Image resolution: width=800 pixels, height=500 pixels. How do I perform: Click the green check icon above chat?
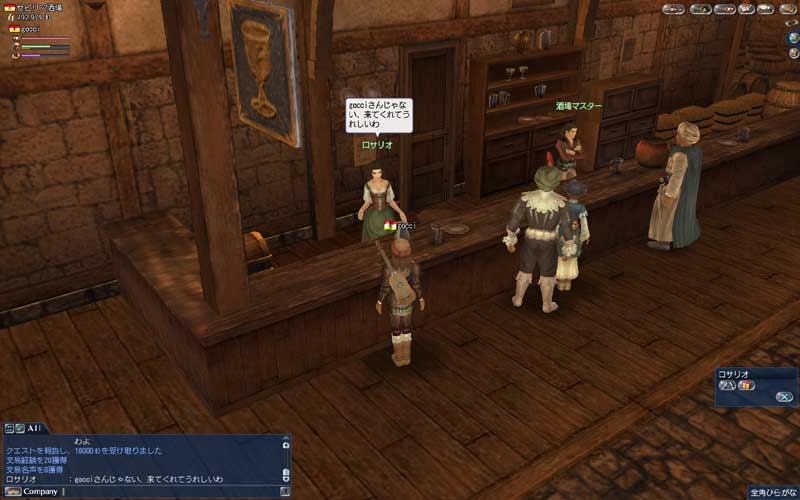tap(19, 428)
